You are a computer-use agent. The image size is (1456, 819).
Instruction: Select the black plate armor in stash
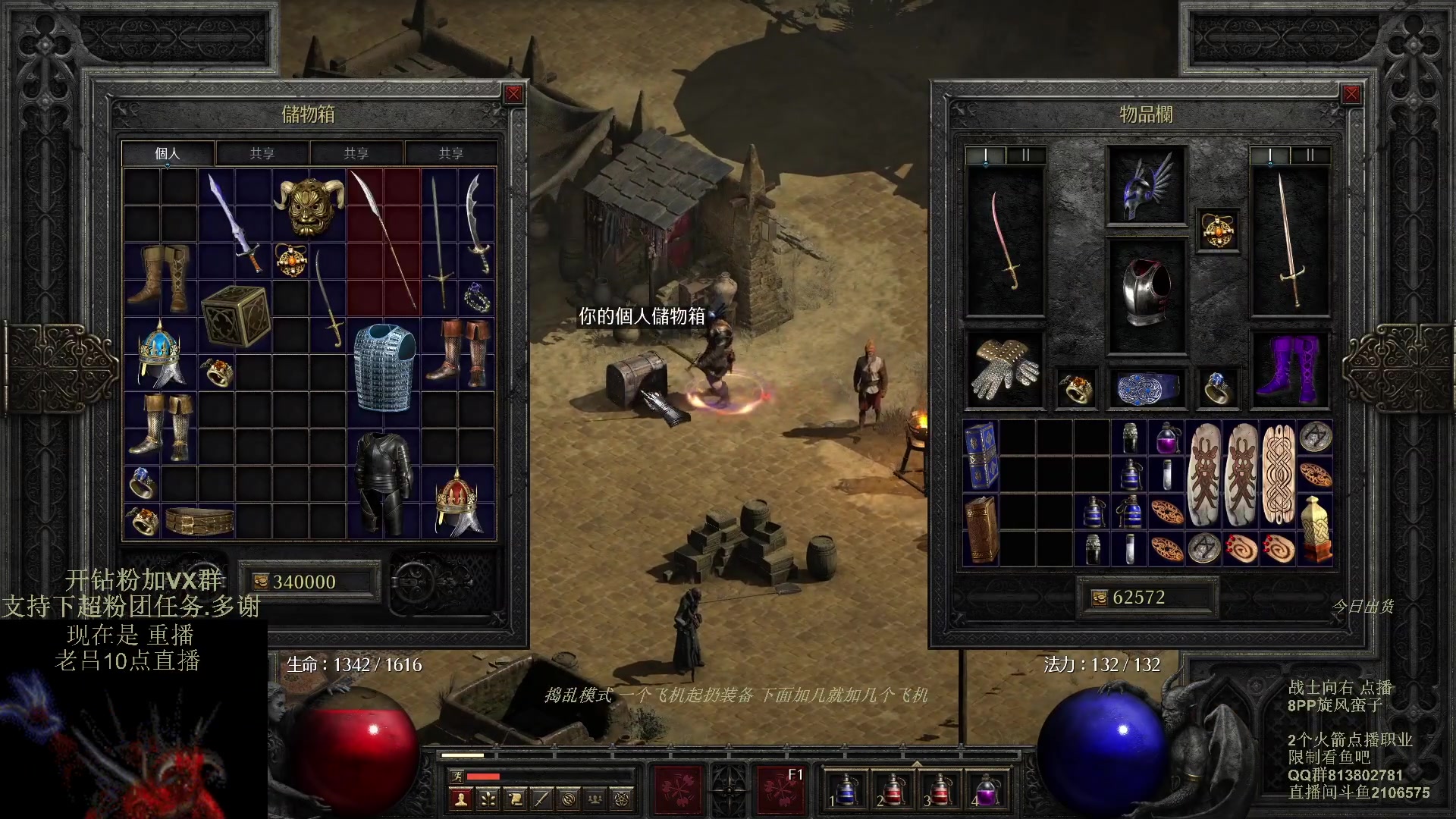coord(384,484)
